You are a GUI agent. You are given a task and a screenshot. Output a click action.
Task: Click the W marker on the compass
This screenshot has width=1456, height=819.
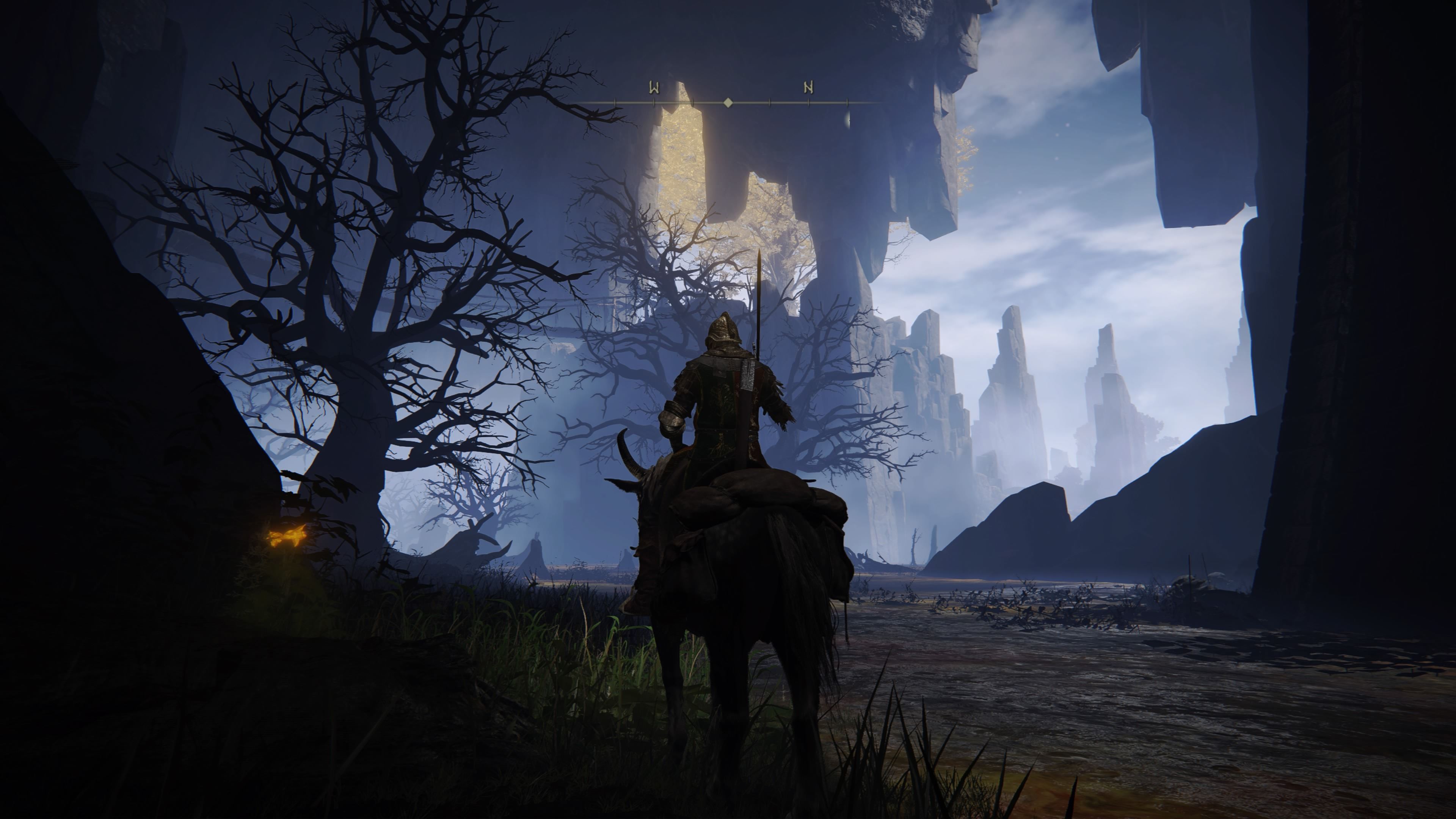(654, 88)
